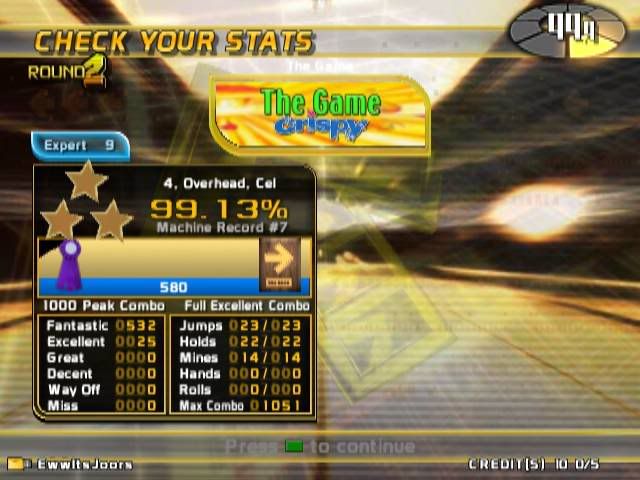This screenshot has height=480, width=640.
Task: Click the EwwItsJoors player profile name
Action: pyautogui.click(x=84, y=464)
